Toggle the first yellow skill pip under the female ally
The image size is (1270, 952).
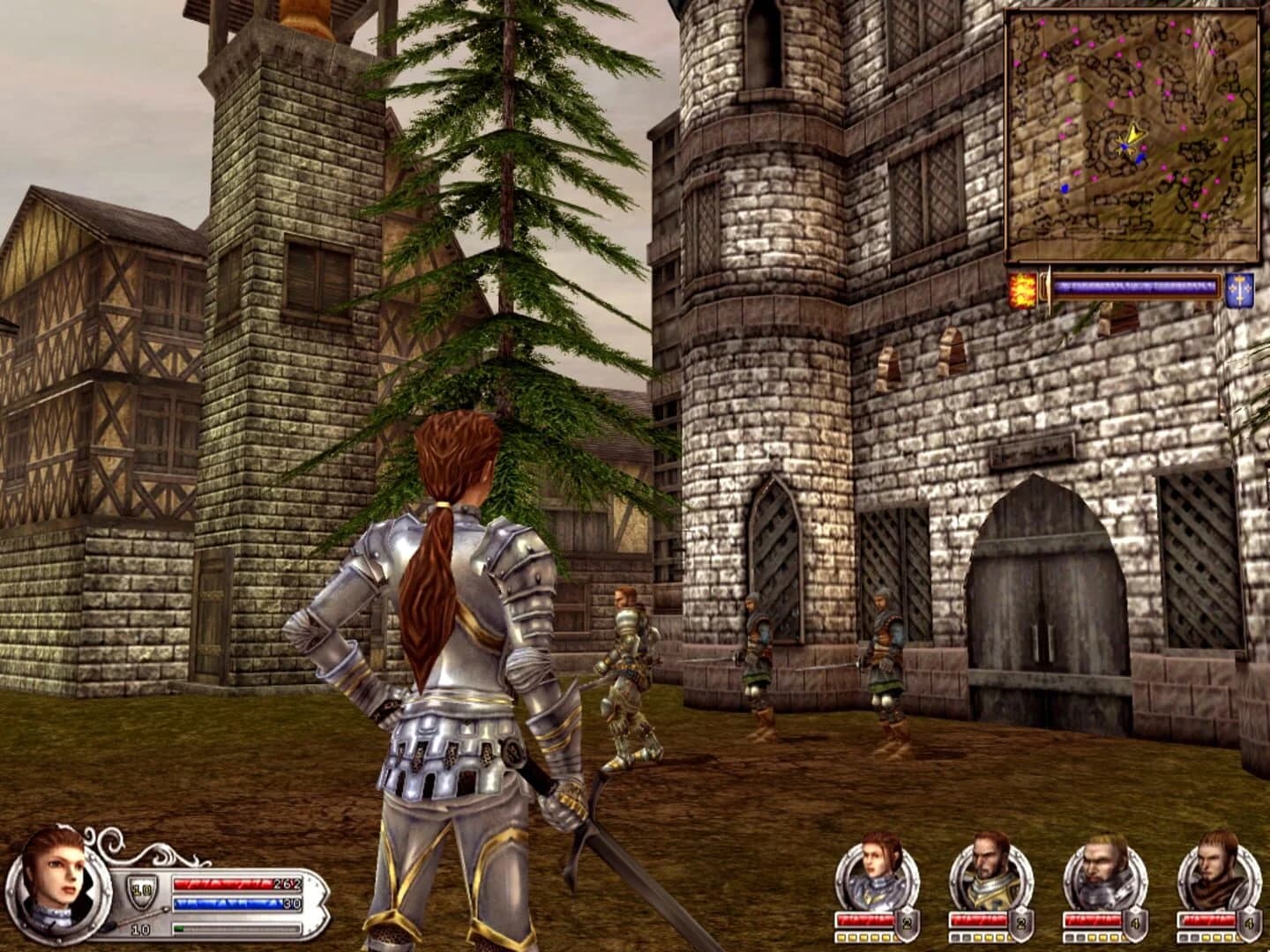[x=840, y=937]
